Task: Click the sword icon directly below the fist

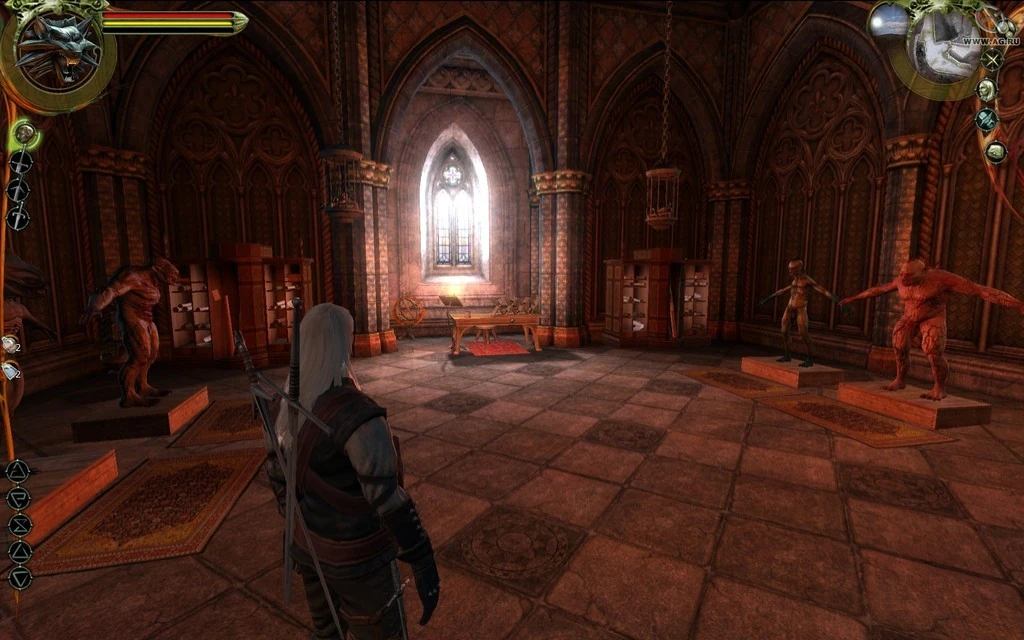Action: pos(20,162)
